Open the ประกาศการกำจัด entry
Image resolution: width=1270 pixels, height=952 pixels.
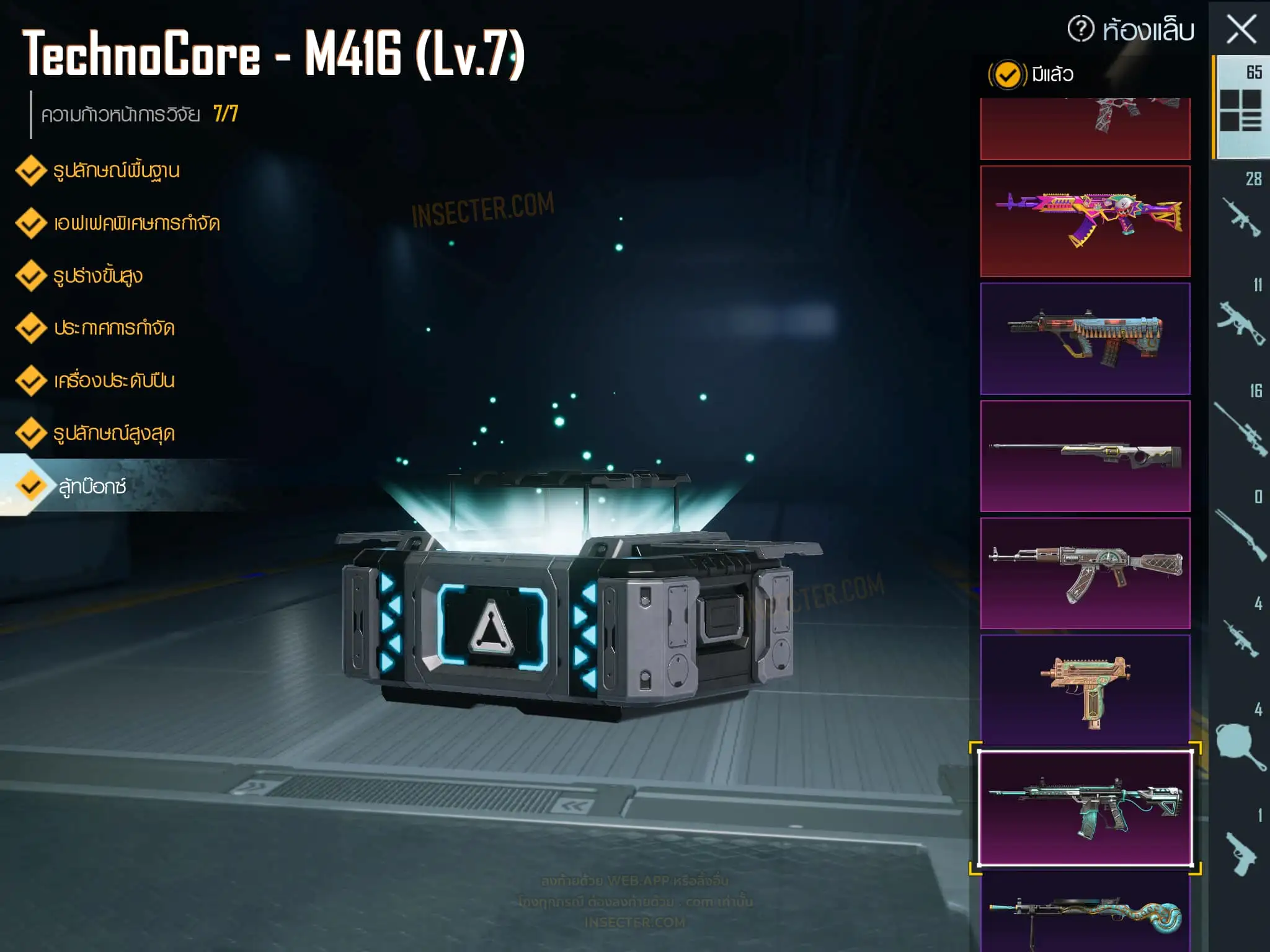pyautogui.click(x=113, y=328)
